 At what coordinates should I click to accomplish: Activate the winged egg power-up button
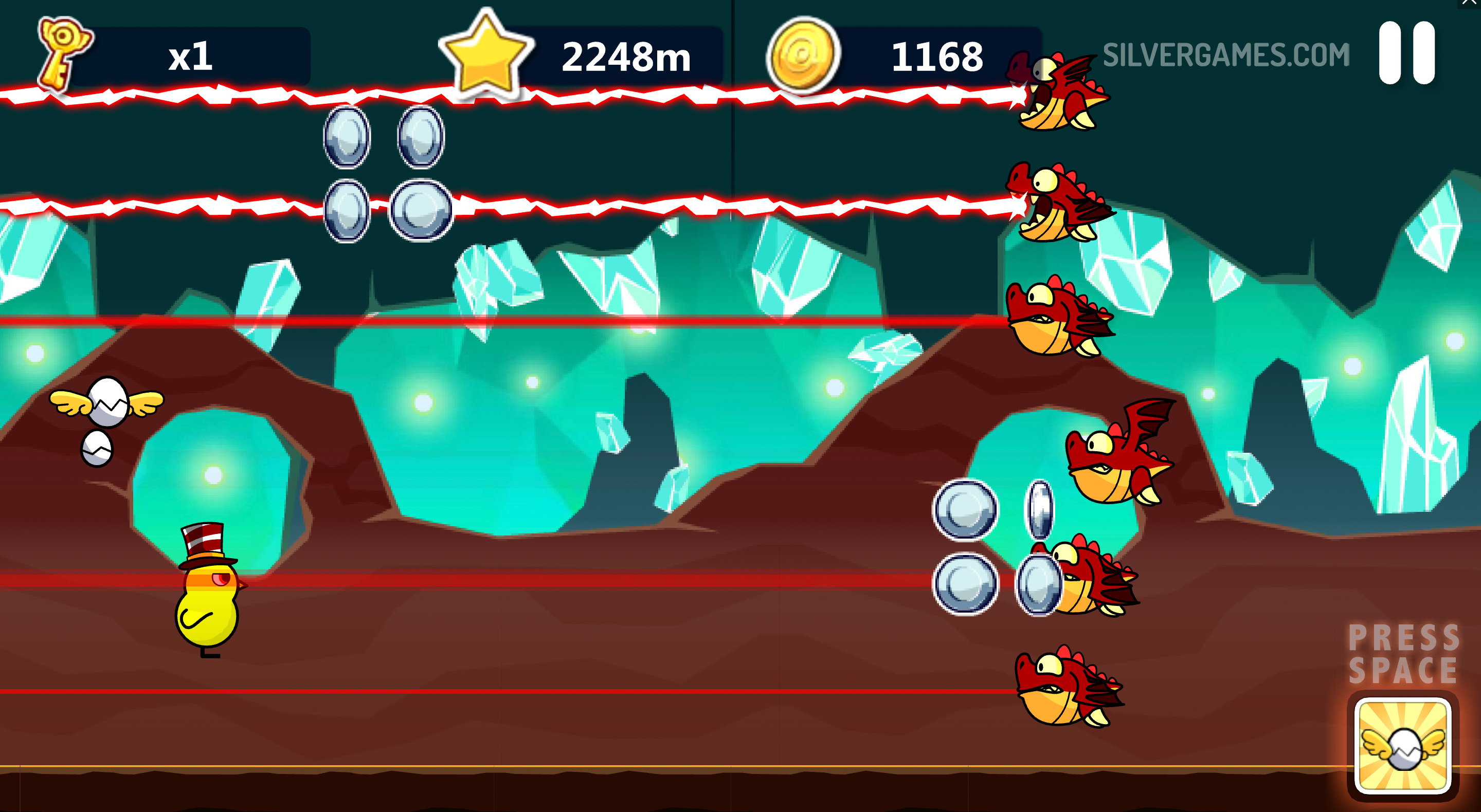[x=1402, y=745]
